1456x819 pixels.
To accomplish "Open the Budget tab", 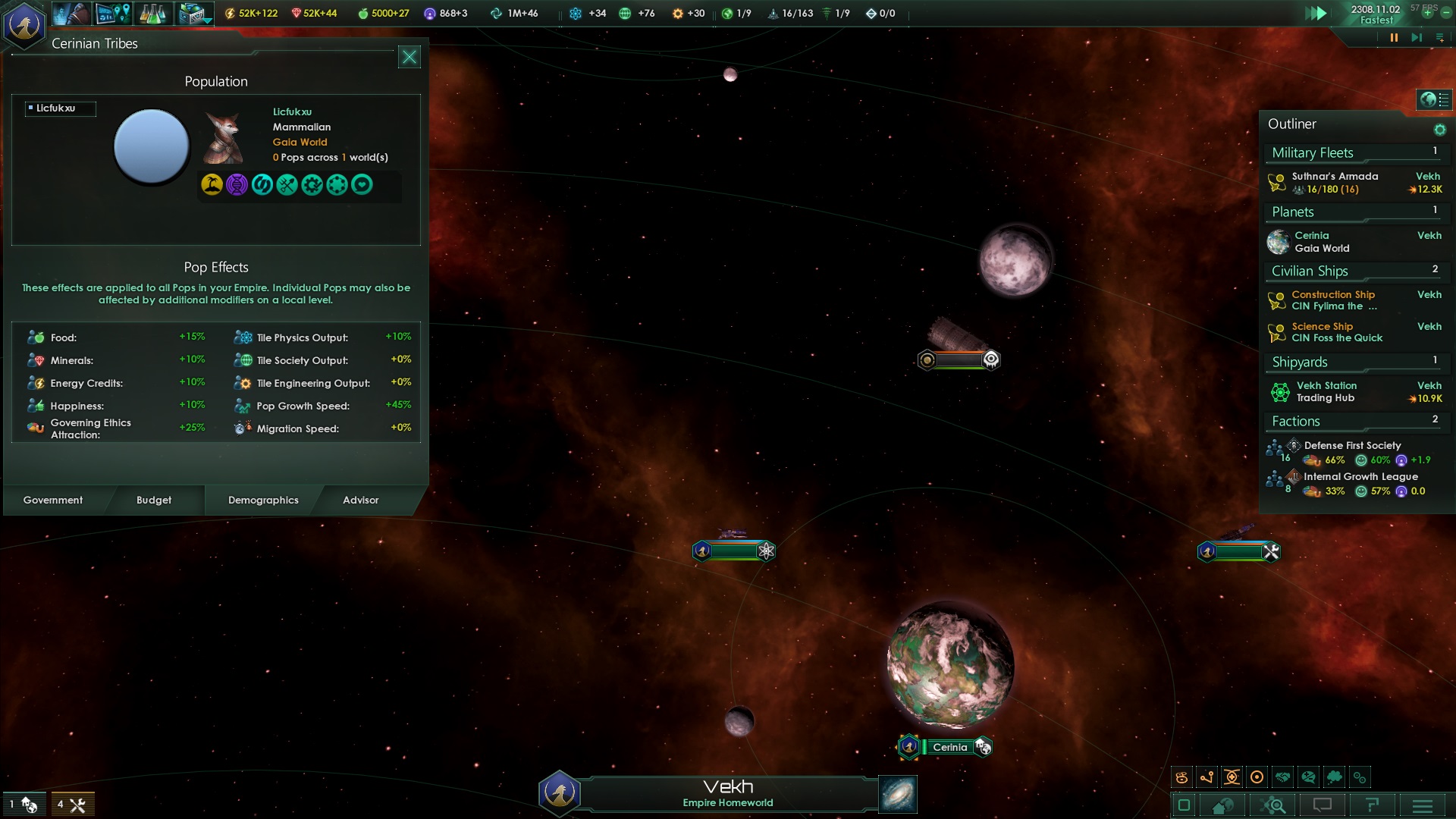I will point(154,500).
